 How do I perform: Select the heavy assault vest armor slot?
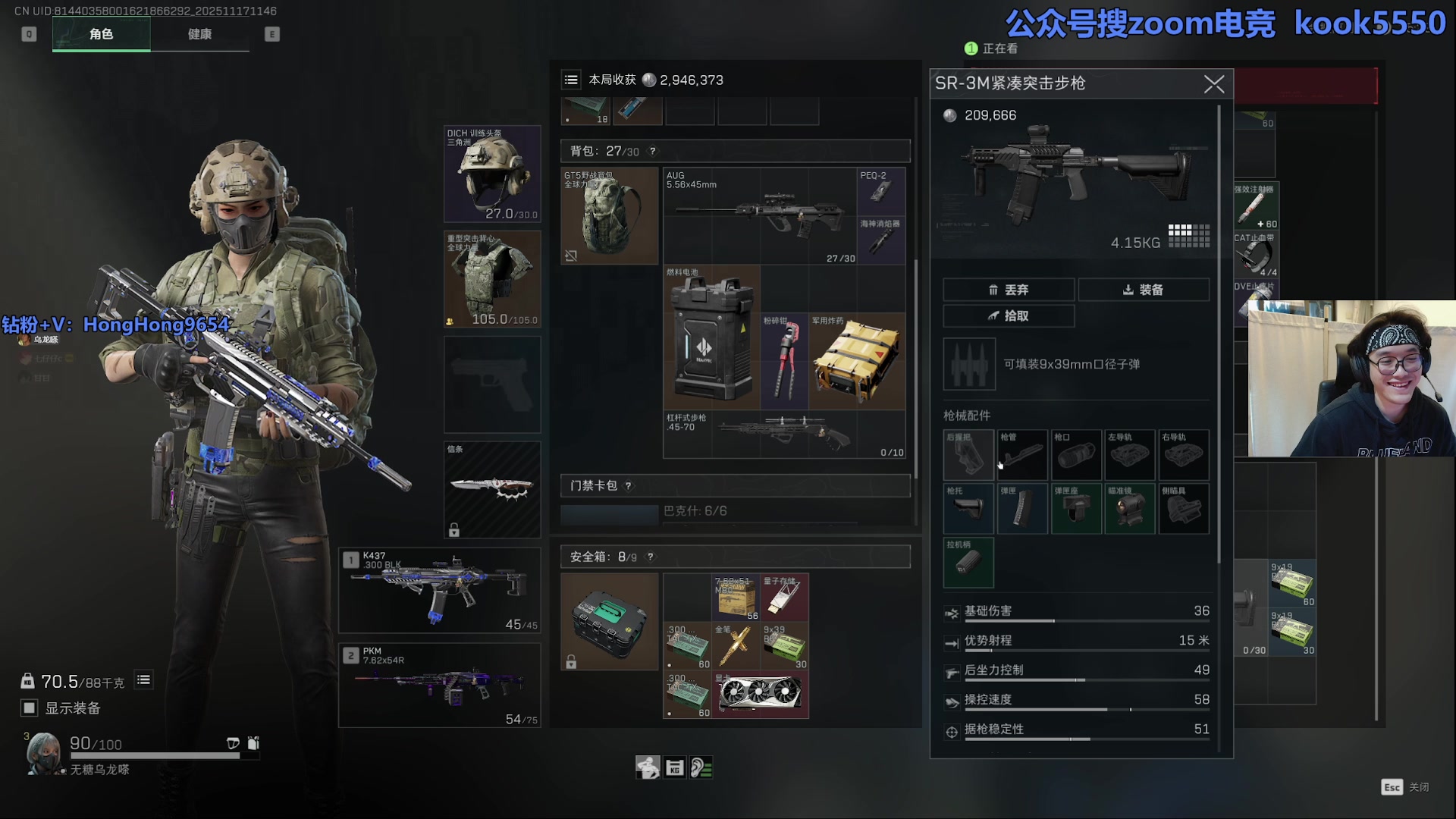pos(492,279)
